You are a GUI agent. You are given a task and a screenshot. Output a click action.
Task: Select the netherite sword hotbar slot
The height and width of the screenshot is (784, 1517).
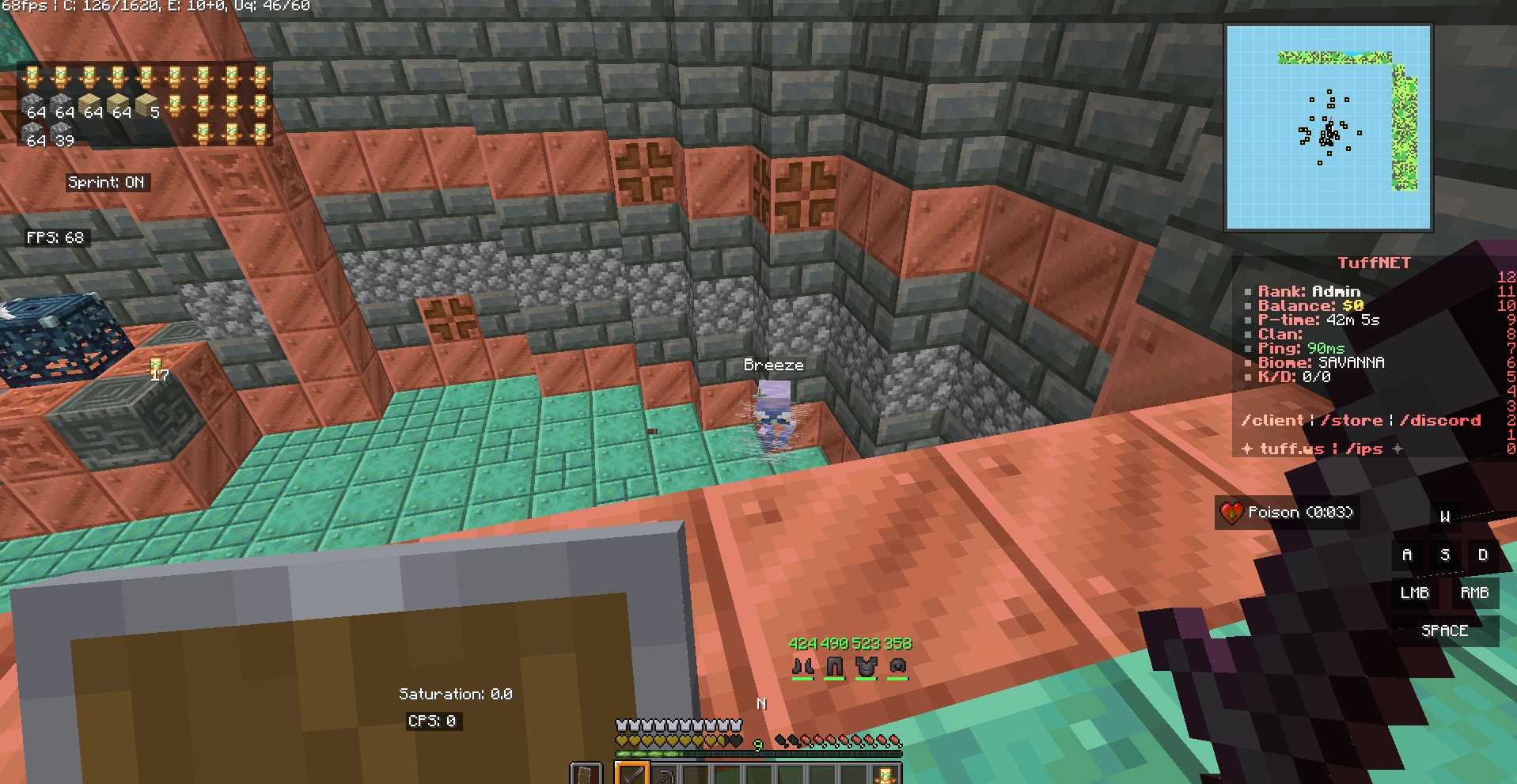point(632,775)
